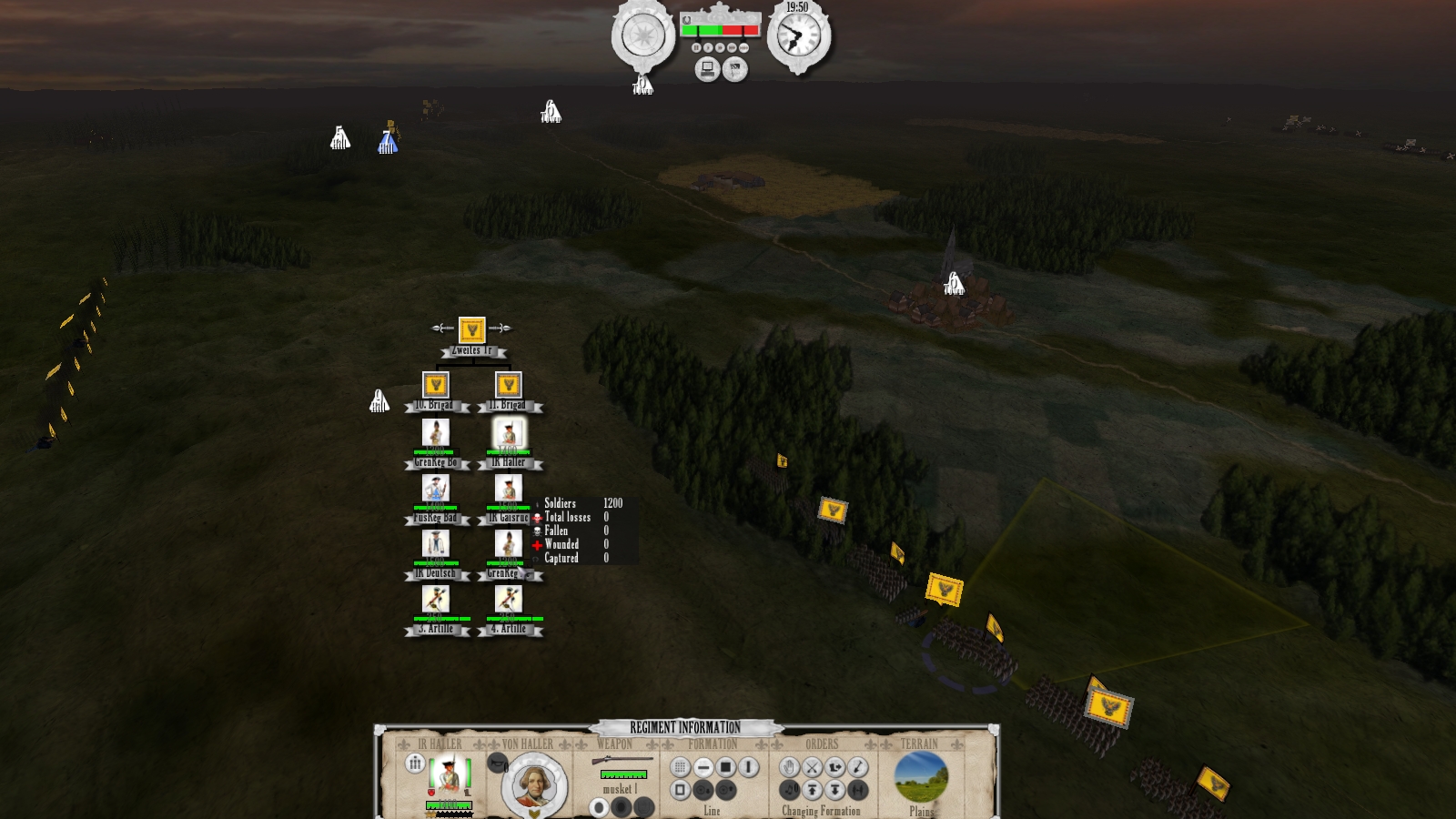Select the halt order hand icon

point(789,768)
